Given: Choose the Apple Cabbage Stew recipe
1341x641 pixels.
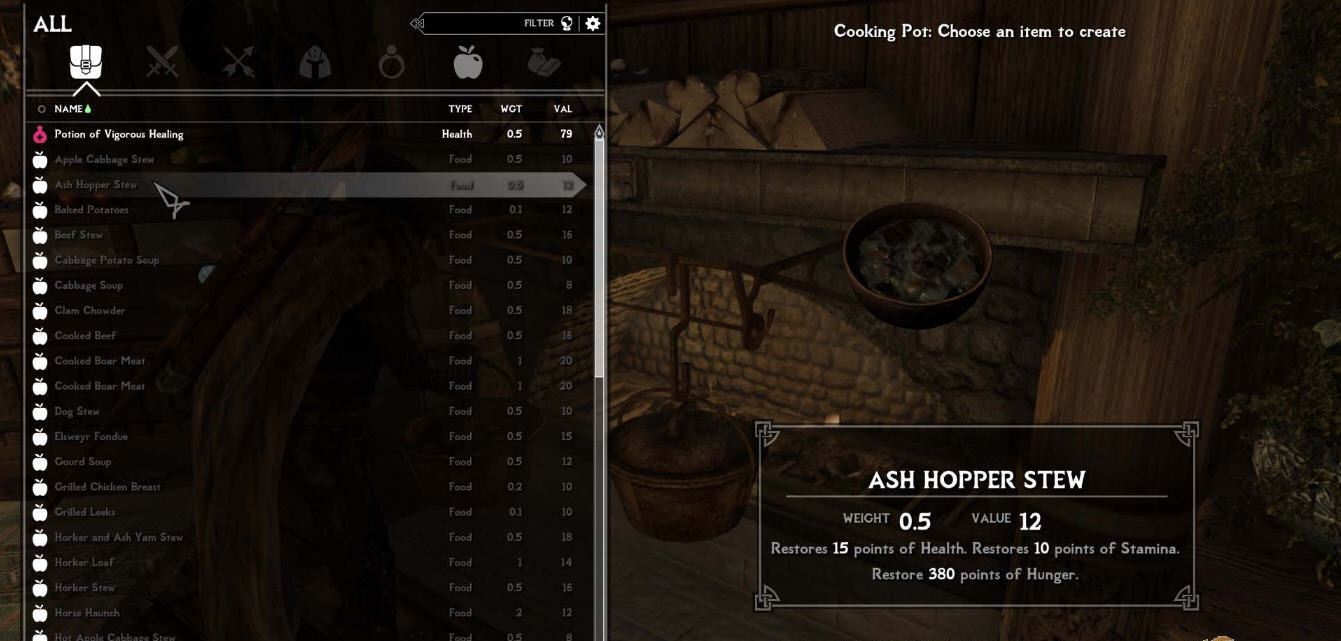Looking at the screenshot, I should pyautogui.click(x=104, y=159).
